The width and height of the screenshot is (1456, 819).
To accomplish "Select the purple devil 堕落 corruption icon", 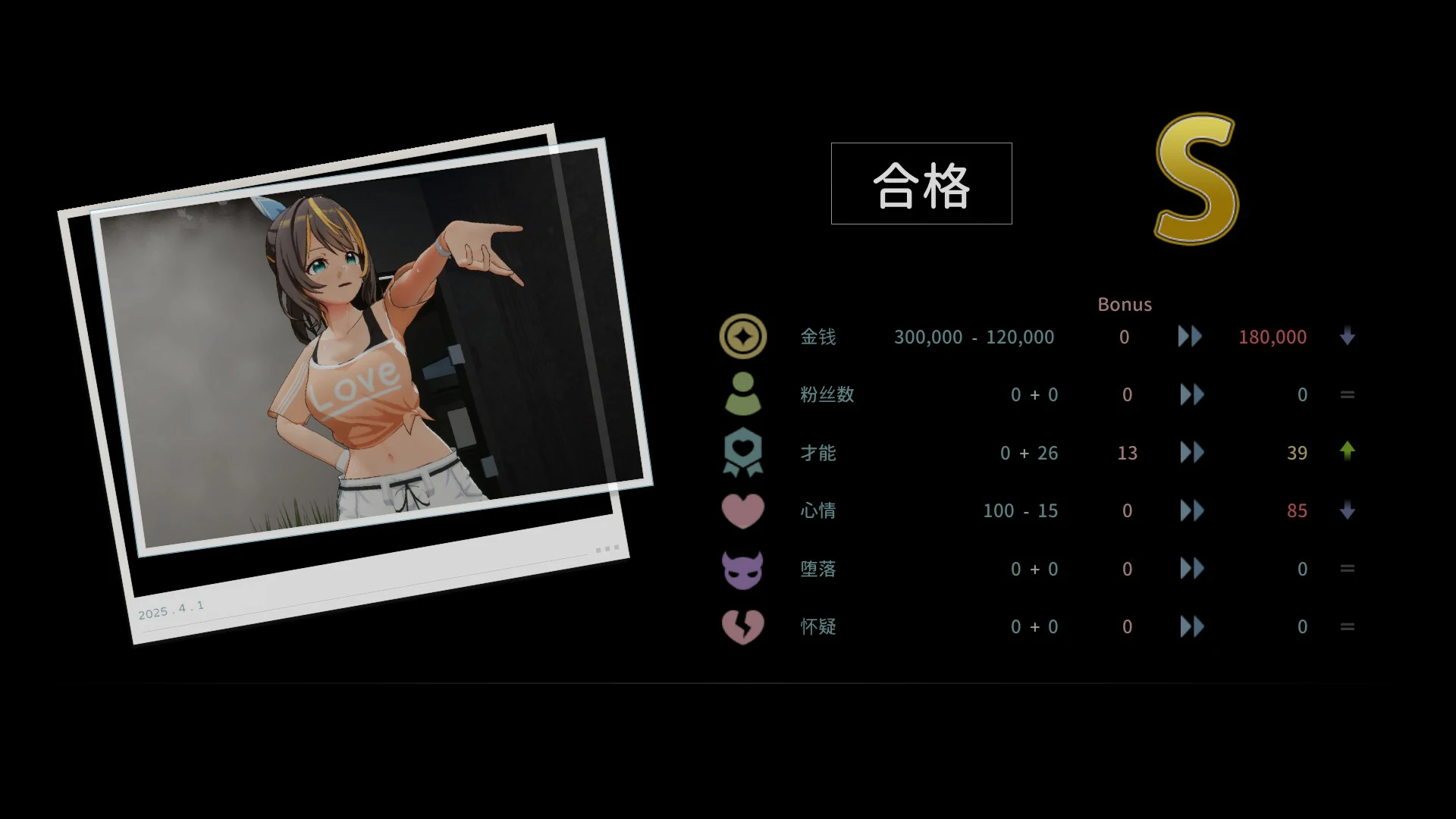I will (742, 569).
